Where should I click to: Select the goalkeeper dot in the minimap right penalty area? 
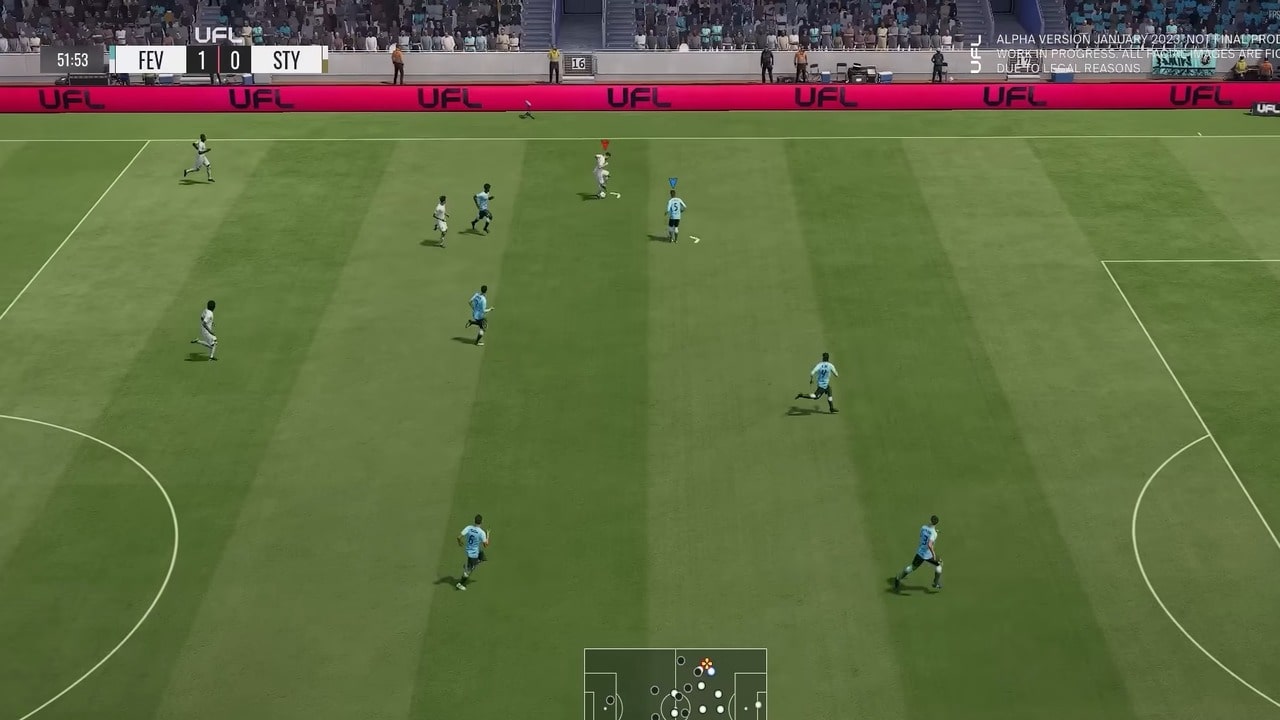757,704
